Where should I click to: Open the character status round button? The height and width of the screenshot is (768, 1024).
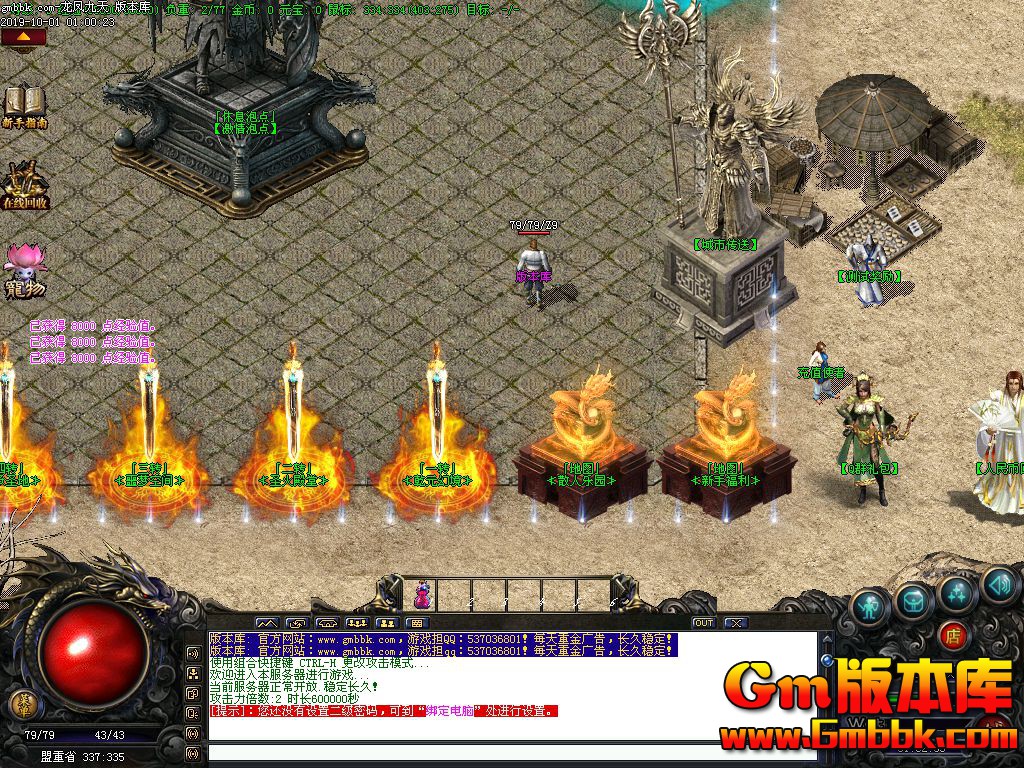870,606
